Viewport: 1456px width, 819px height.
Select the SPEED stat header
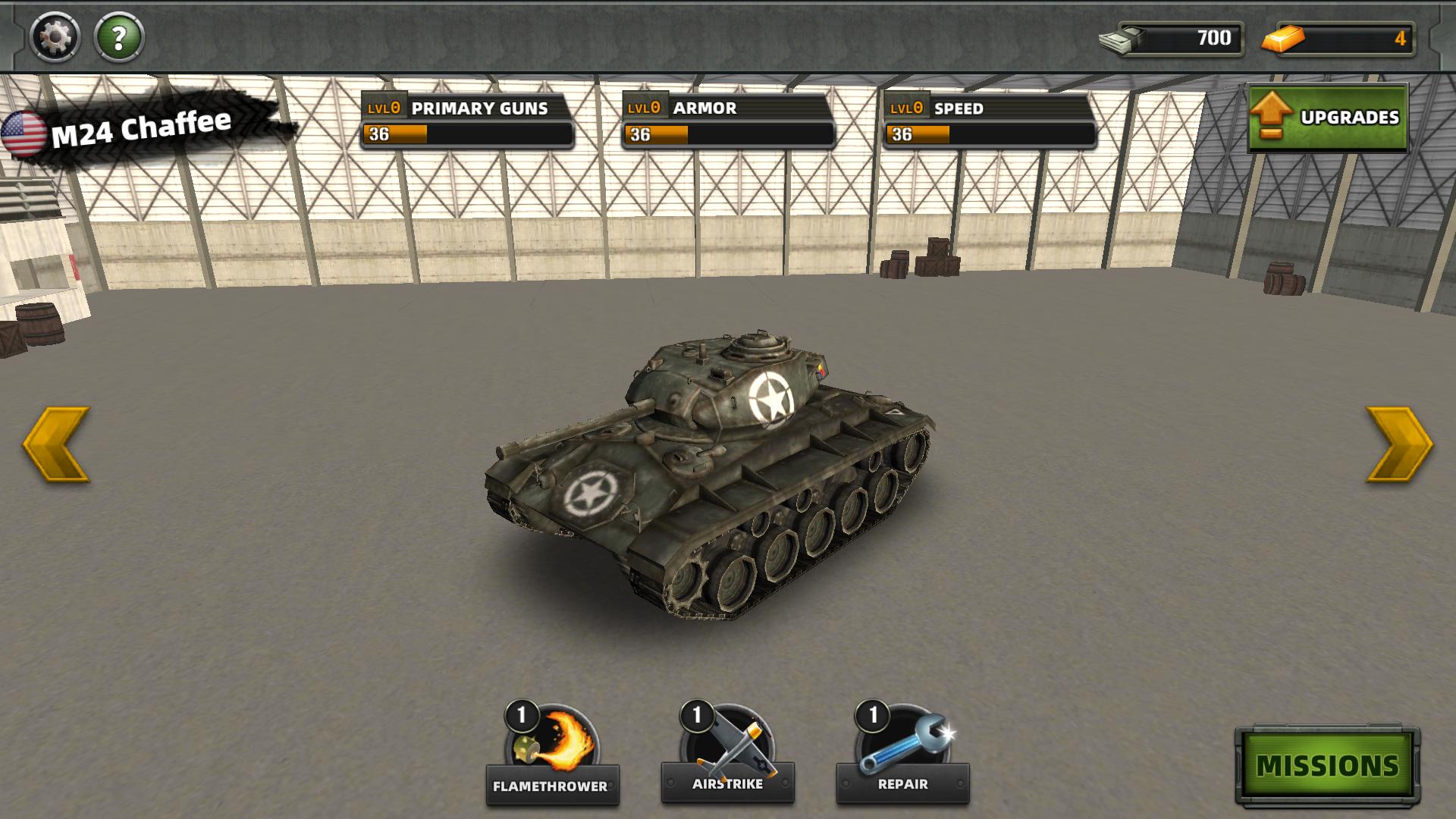pyautogui.click(x=960, y=108)
